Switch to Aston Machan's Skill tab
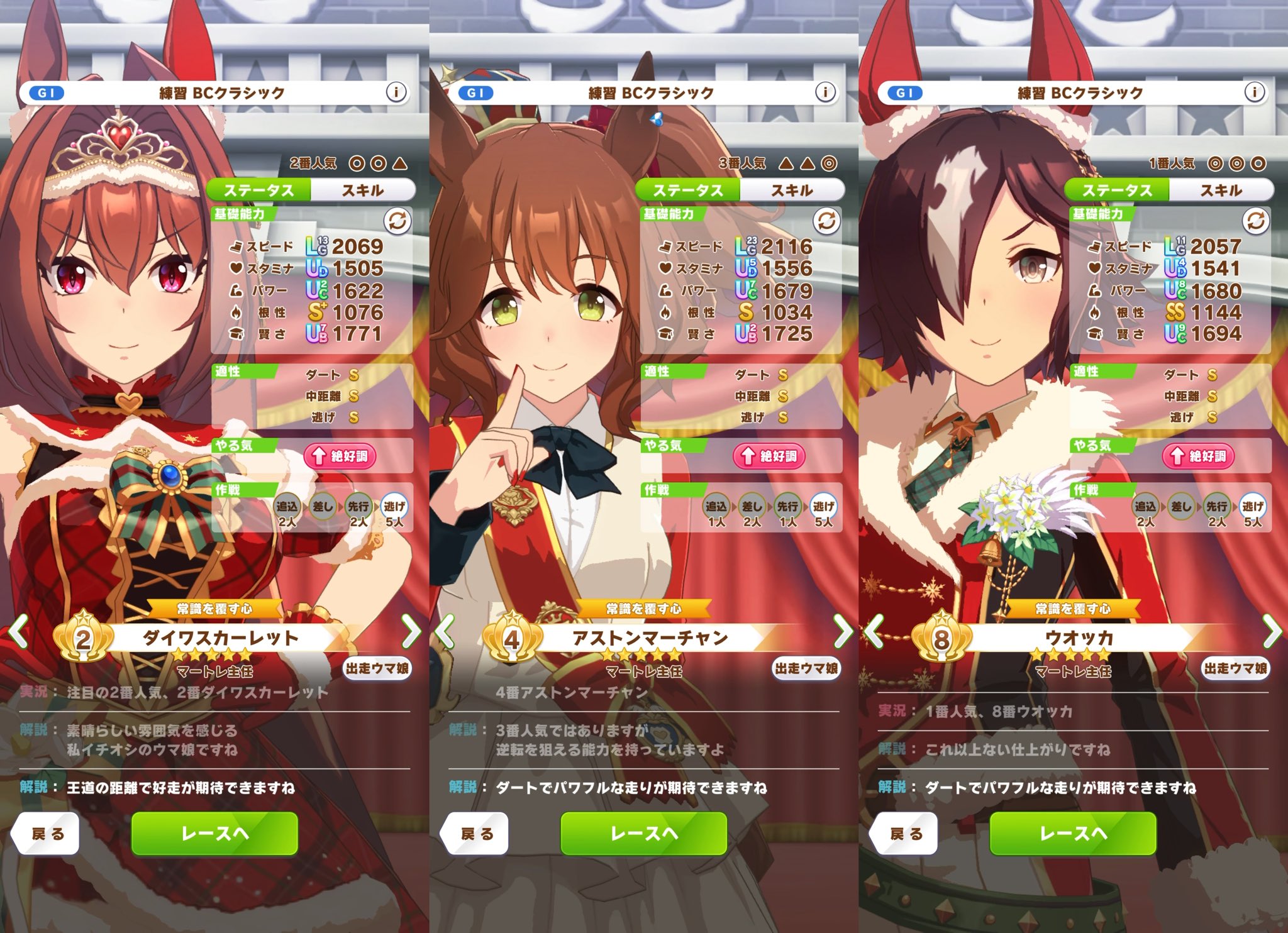 point(792,190)
